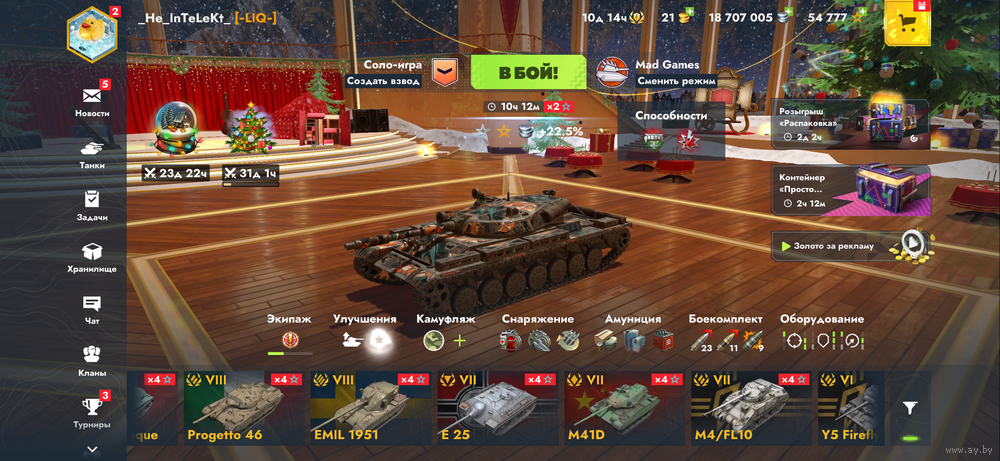Watch ad with Золото за рекламу button
This screenshot has height=461, width=1000.
(x=850, y=245)
